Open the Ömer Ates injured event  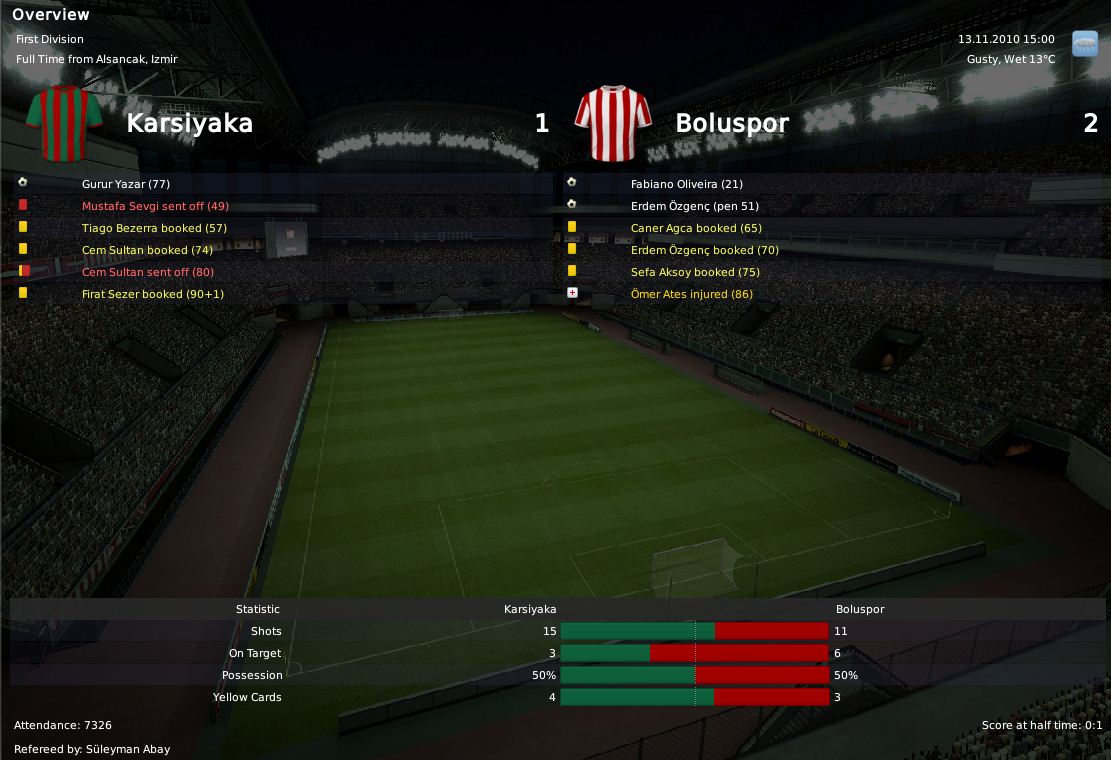[692, 294]
